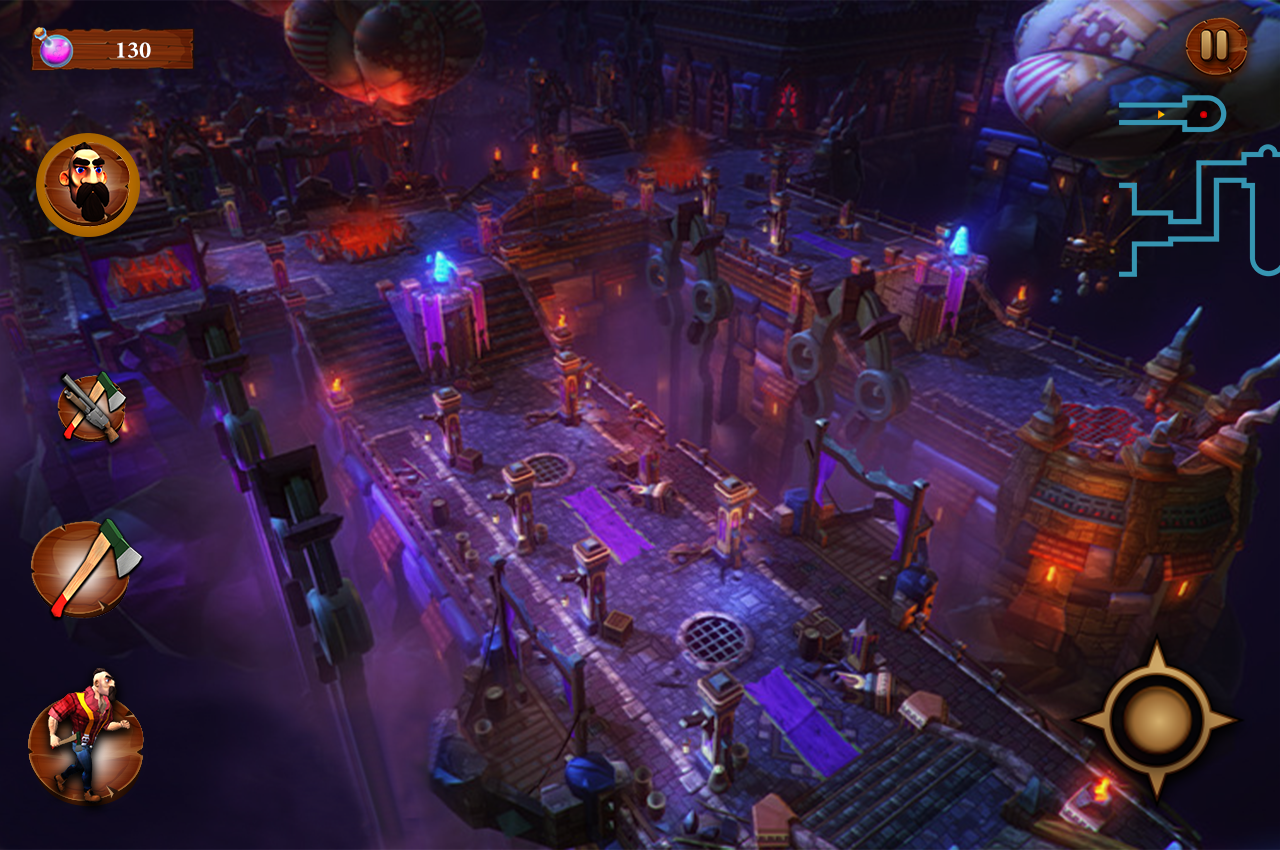Select the shotgun and axe weapon icon

tap(92, 407)
